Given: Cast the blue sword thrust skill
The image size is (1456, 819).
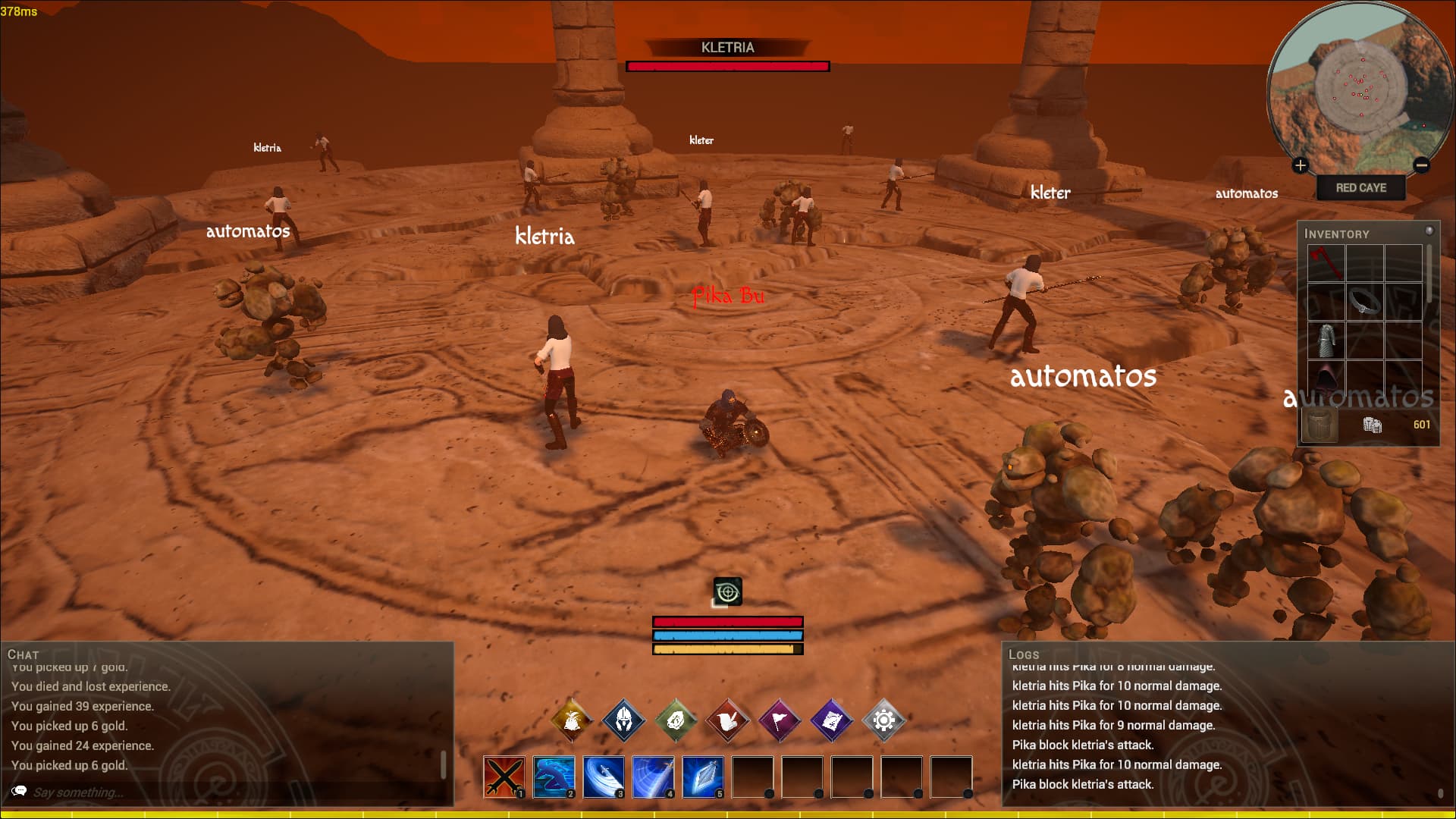Looking at the screenshot, I should click(x=653, y=777).
